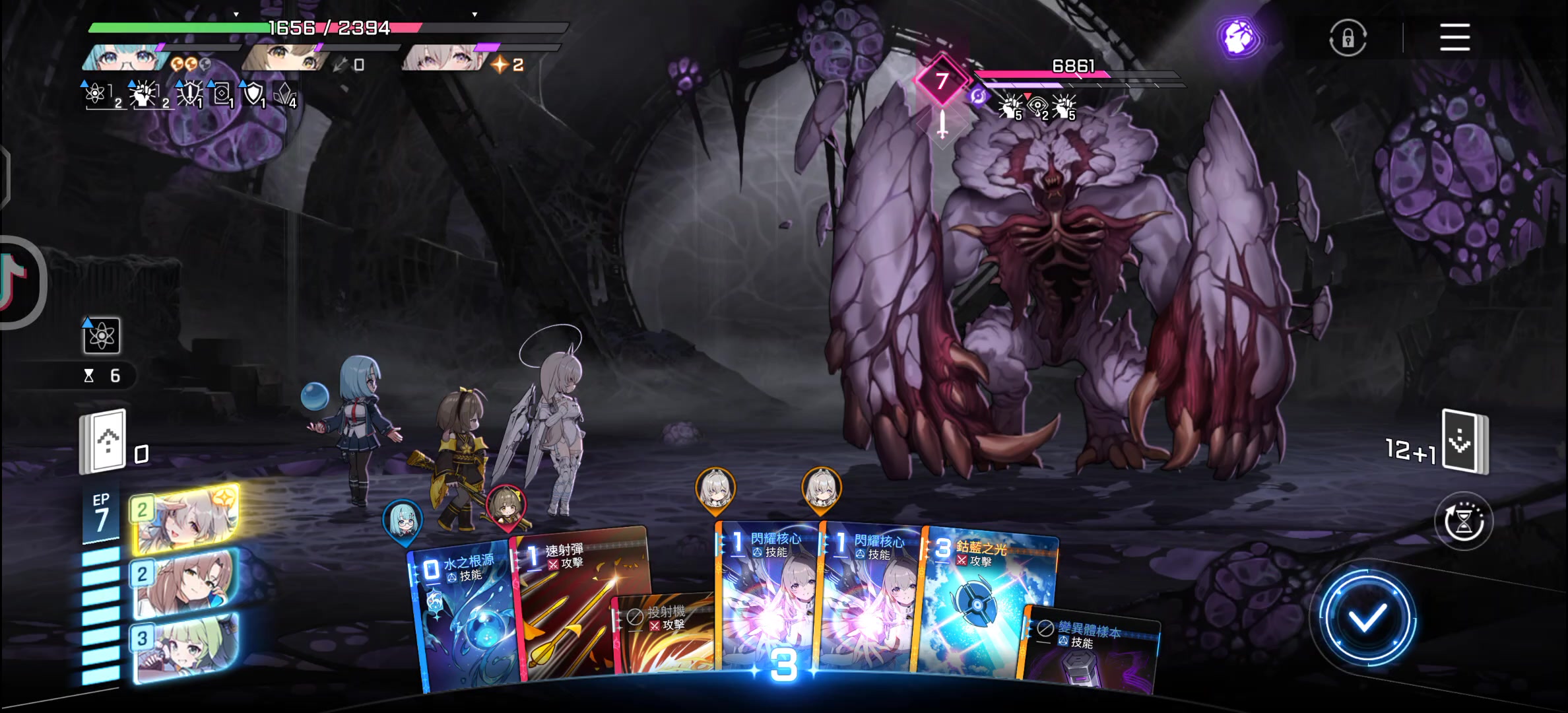Play the 速射彈 attack card
The image size is (1568, 713).
point(574,594)
